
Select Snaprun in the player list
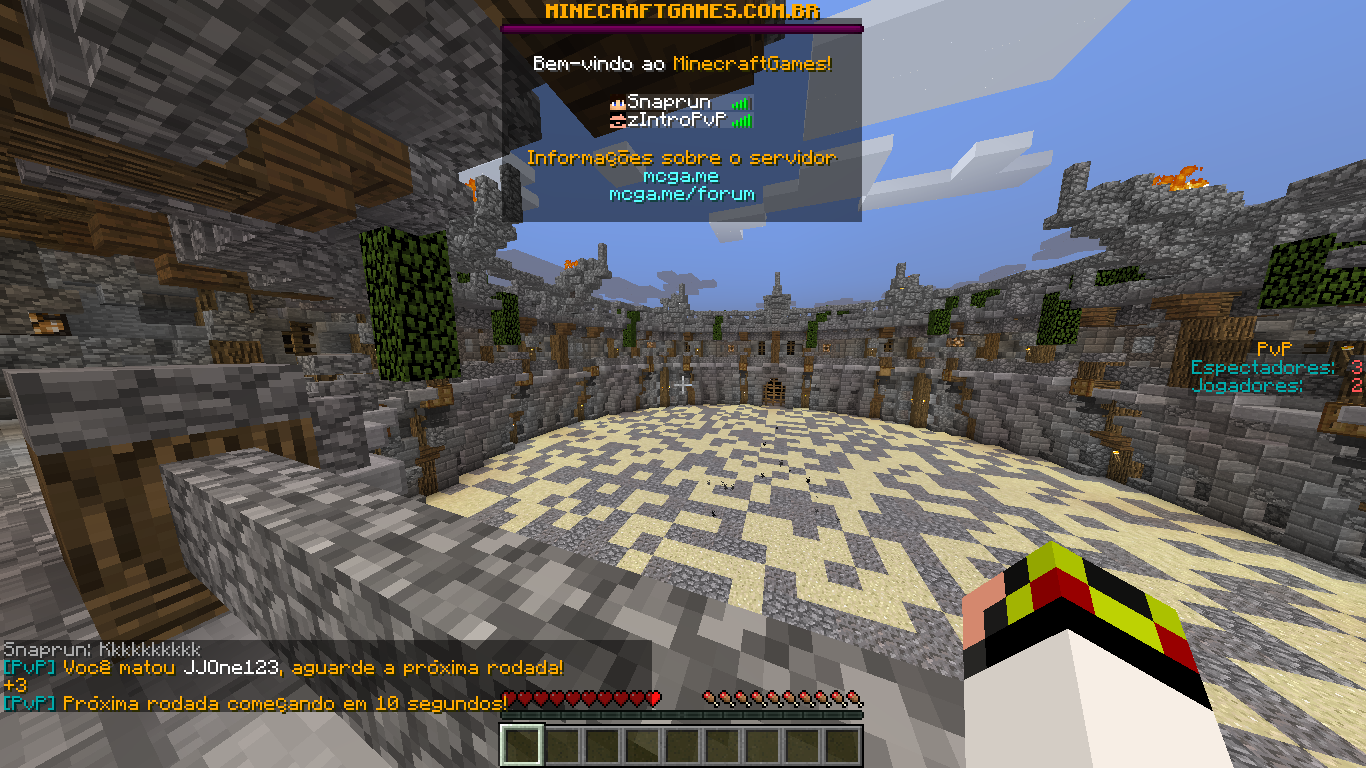669,102
